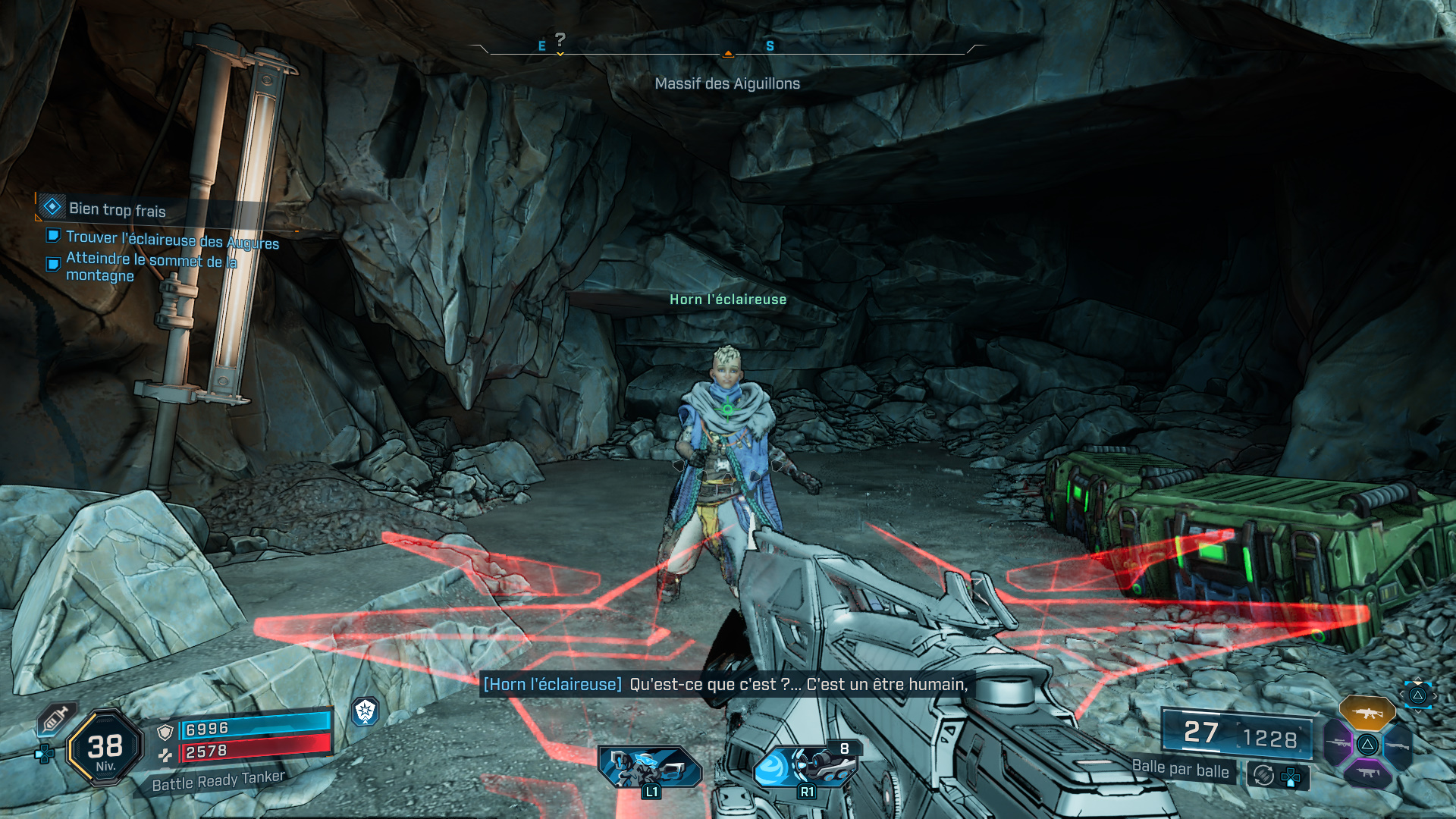Select the orange assault rifle weapon slot
Screen dimensions: 1456x819
[1367, 713]
